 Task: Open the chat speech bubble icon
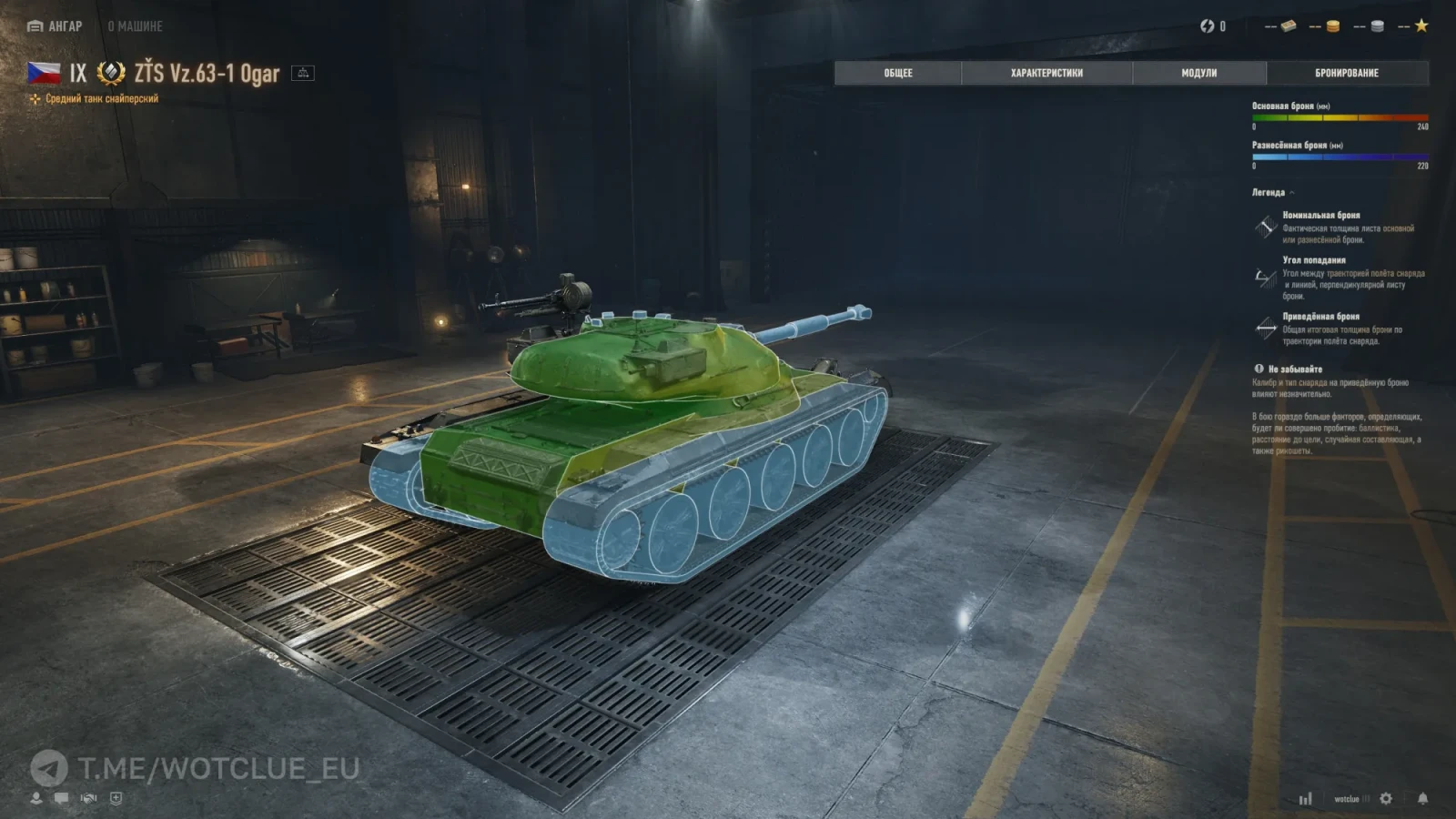click(x=61, y=798)
